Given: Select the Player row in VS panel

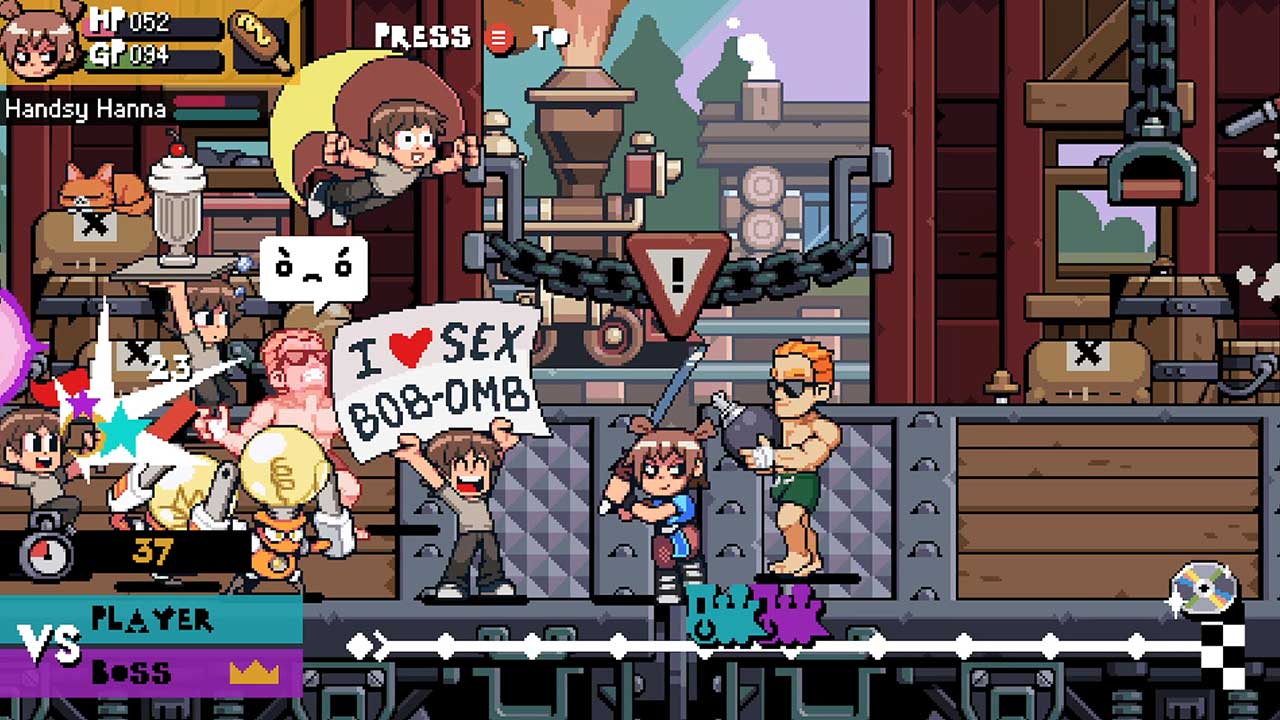Looking at the screenshot, I should [152, 620].
